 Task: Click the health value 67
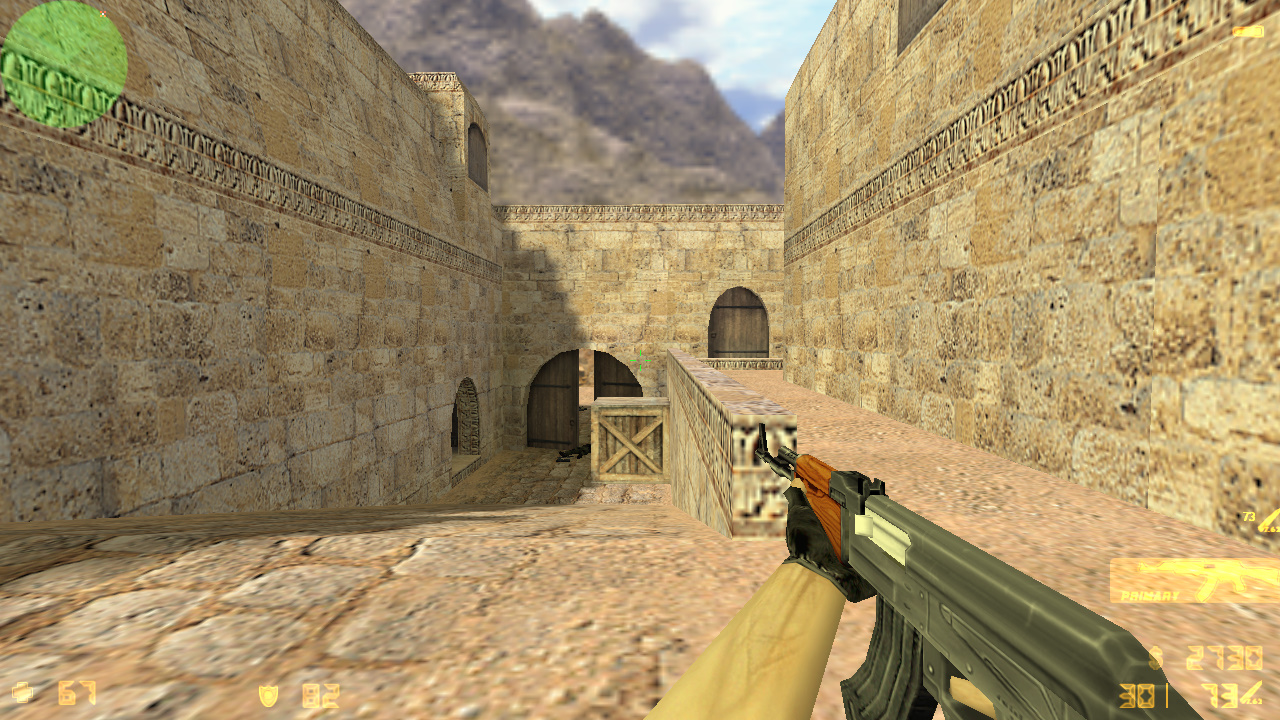(x=75, y=692)
